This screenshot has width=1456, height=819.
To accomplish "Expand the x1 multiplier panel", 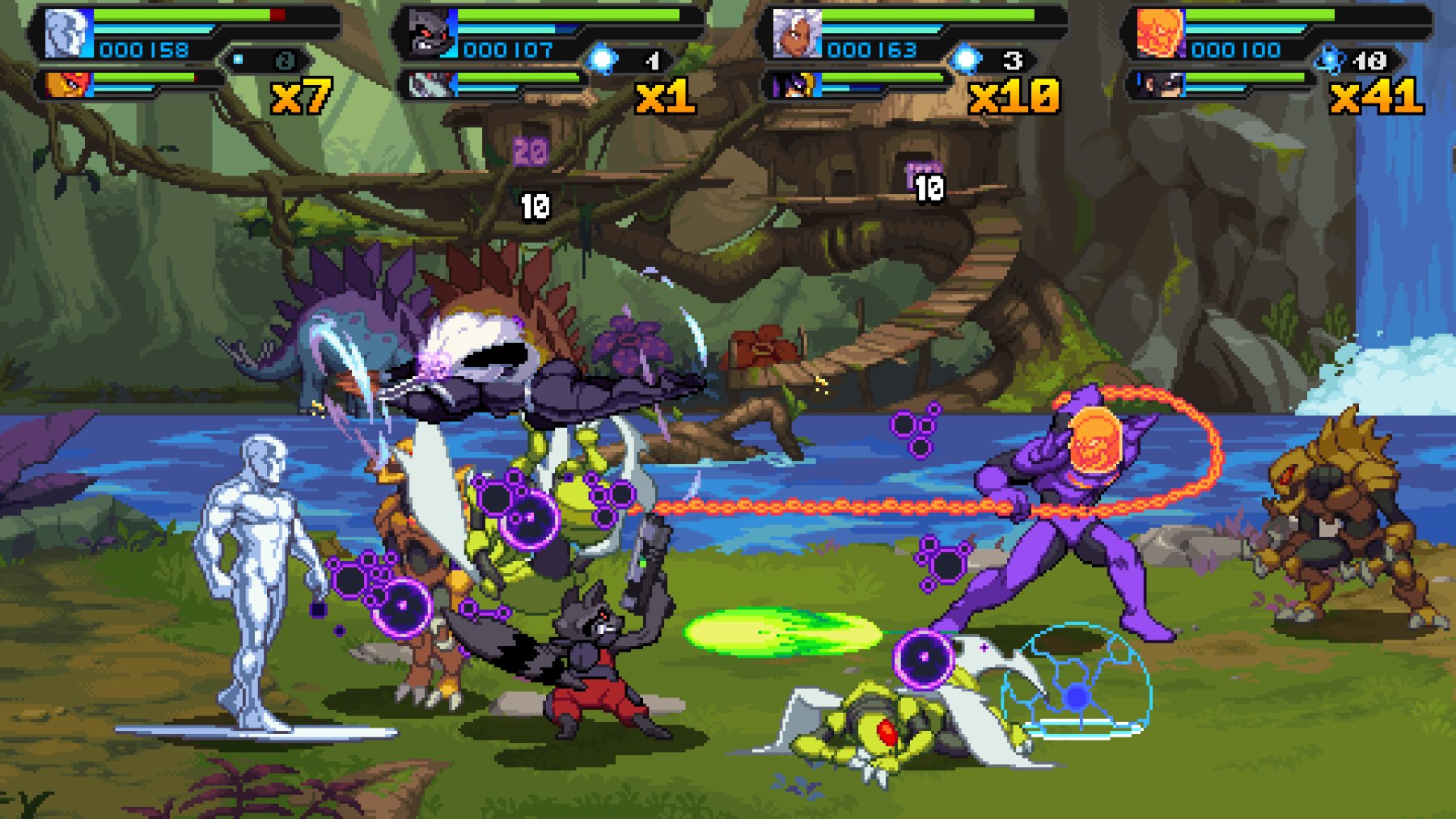I will pyautogui.click(x=663, y=97).
